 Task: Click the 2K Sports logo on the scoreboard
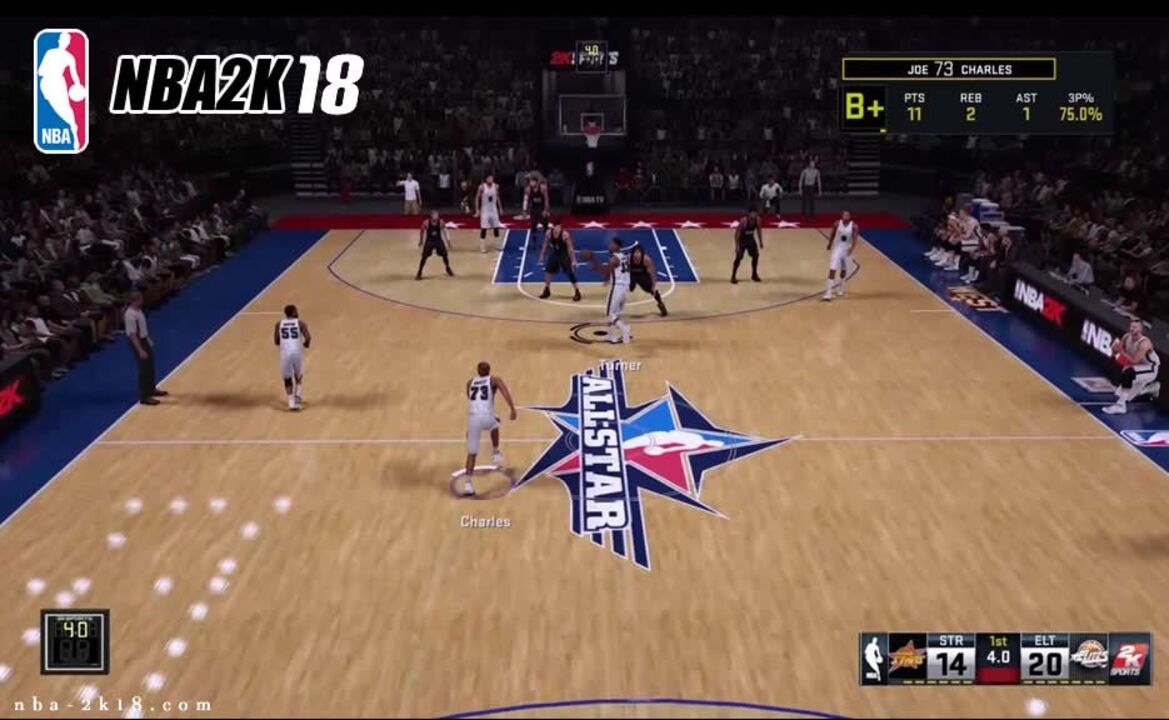tap(1130, 659)
